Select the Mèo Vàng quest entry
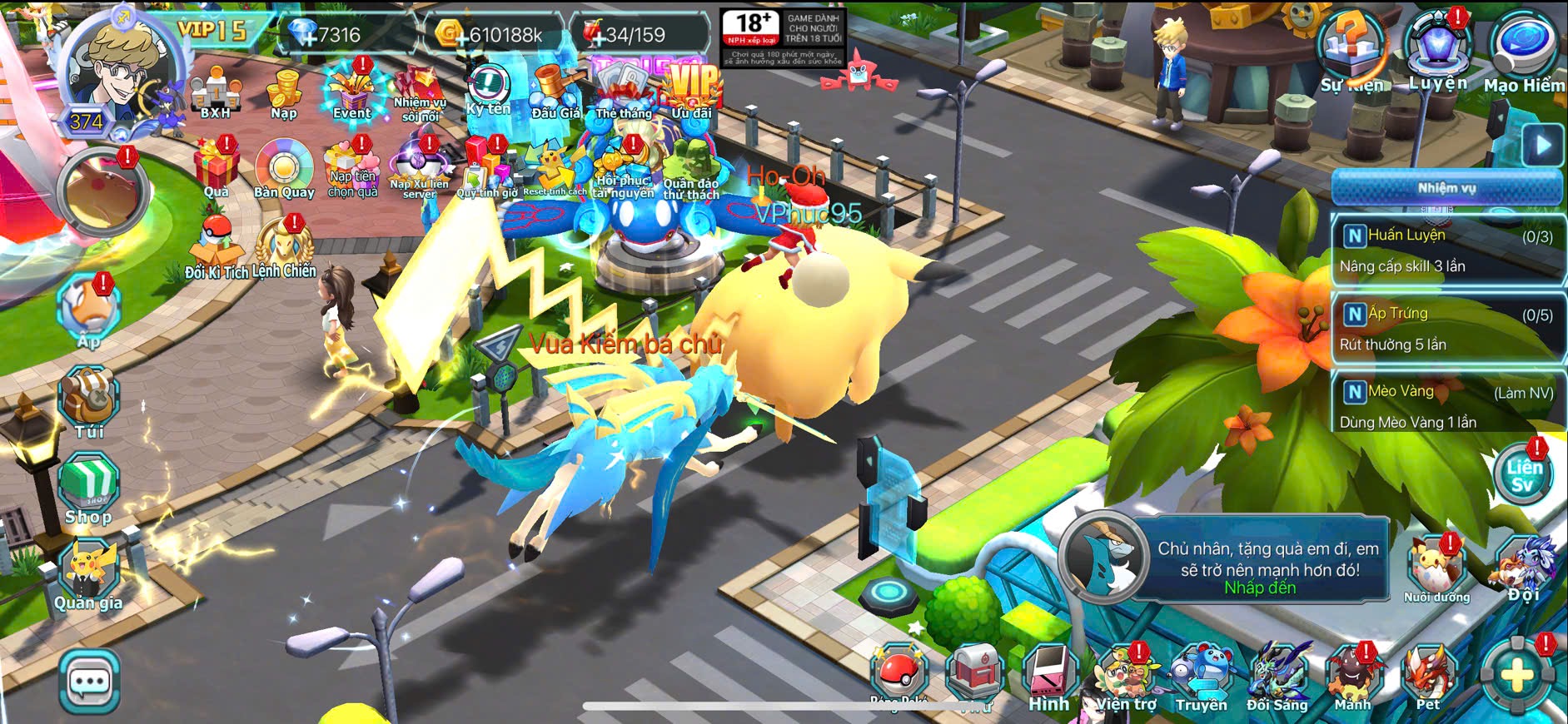This screenshot has height=724, width=1568. pos(1446,406)
